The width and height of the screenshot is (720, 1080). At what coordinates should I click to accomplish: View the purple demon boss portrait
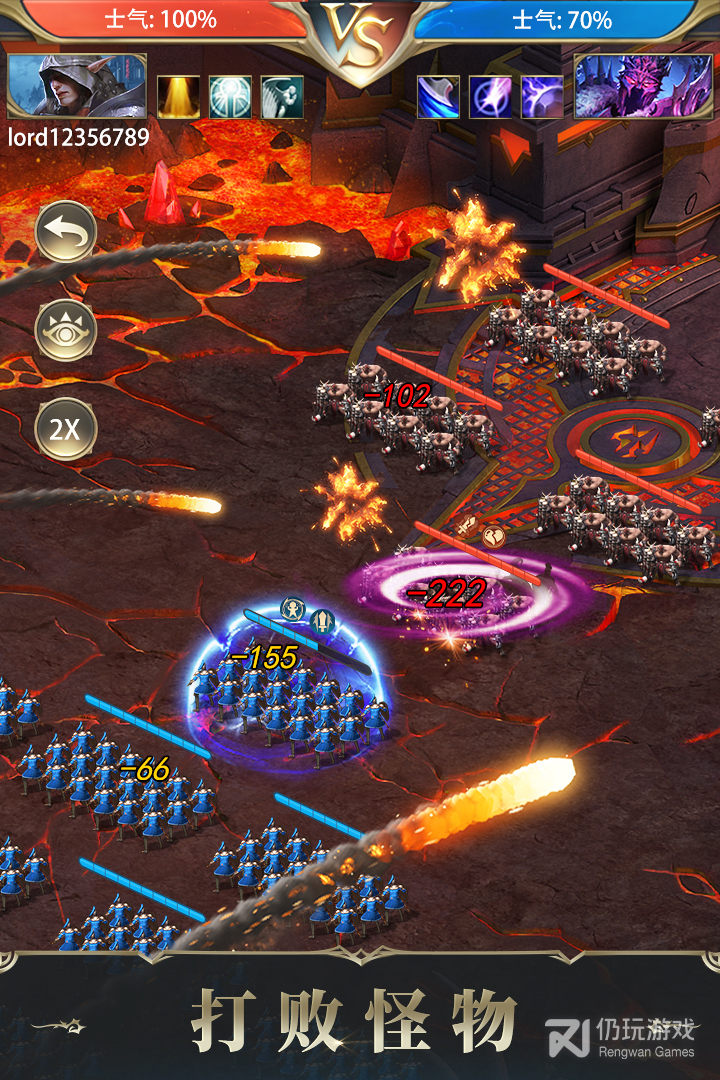642,87
